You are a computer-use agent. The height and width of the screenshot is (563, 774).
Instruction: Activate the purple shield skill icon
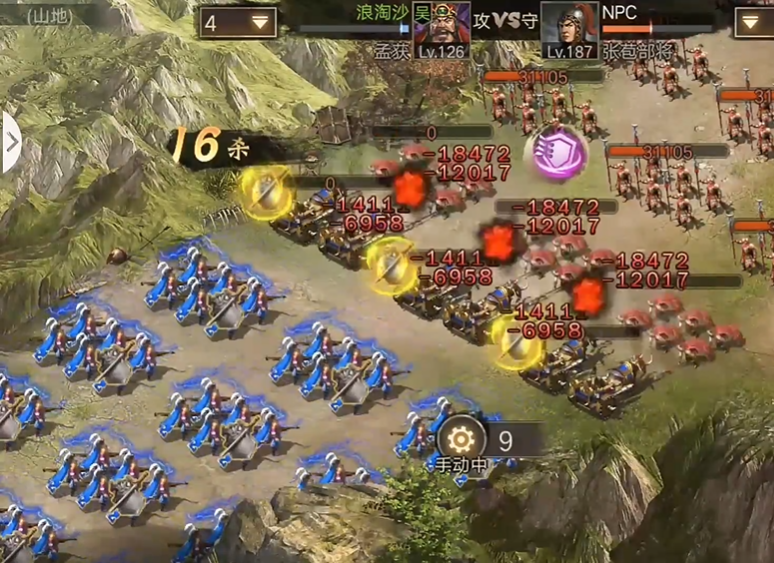556,154
